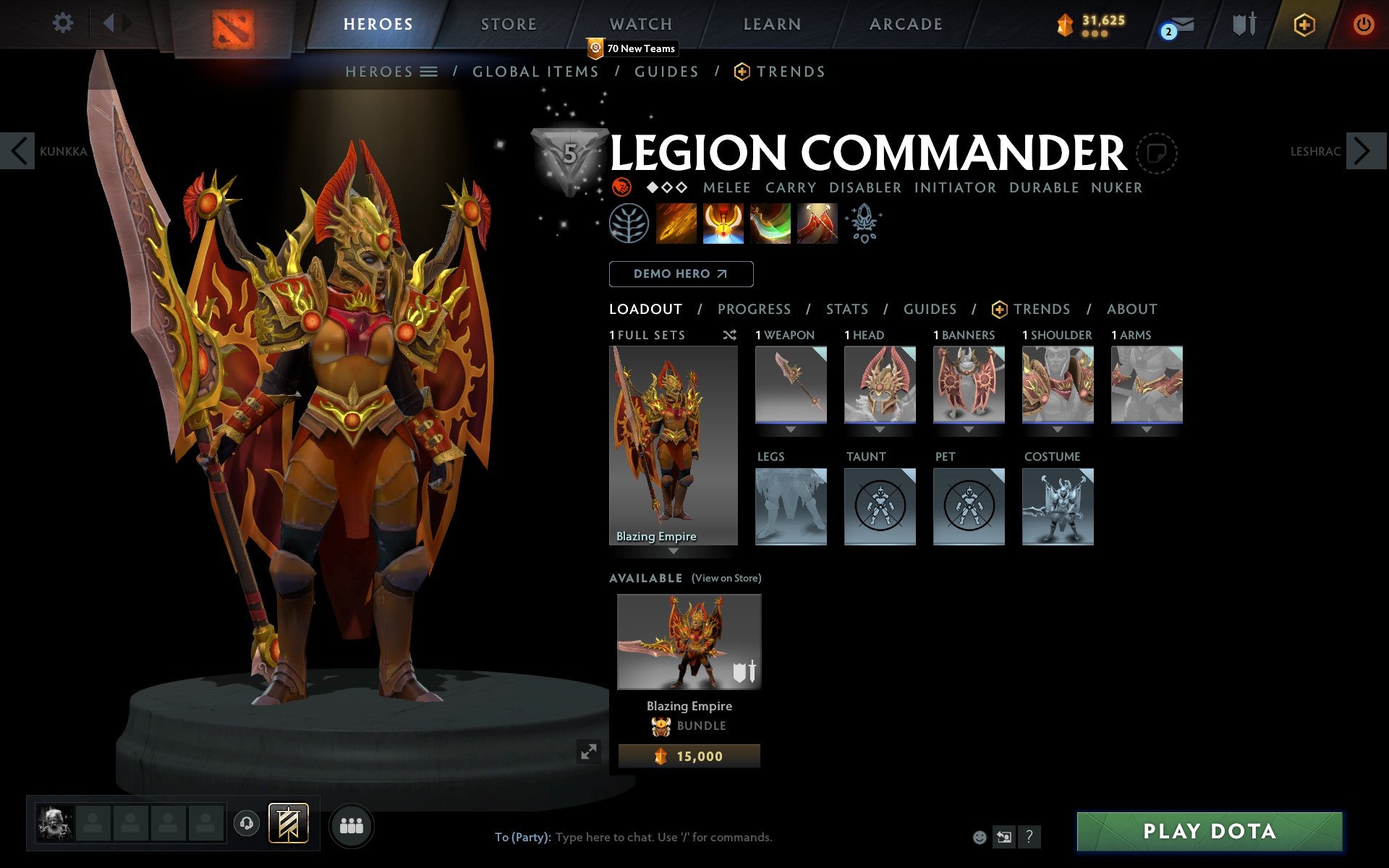
Task: Expand the Weapon slot dropdown arrow
Action: pos(790,428)
